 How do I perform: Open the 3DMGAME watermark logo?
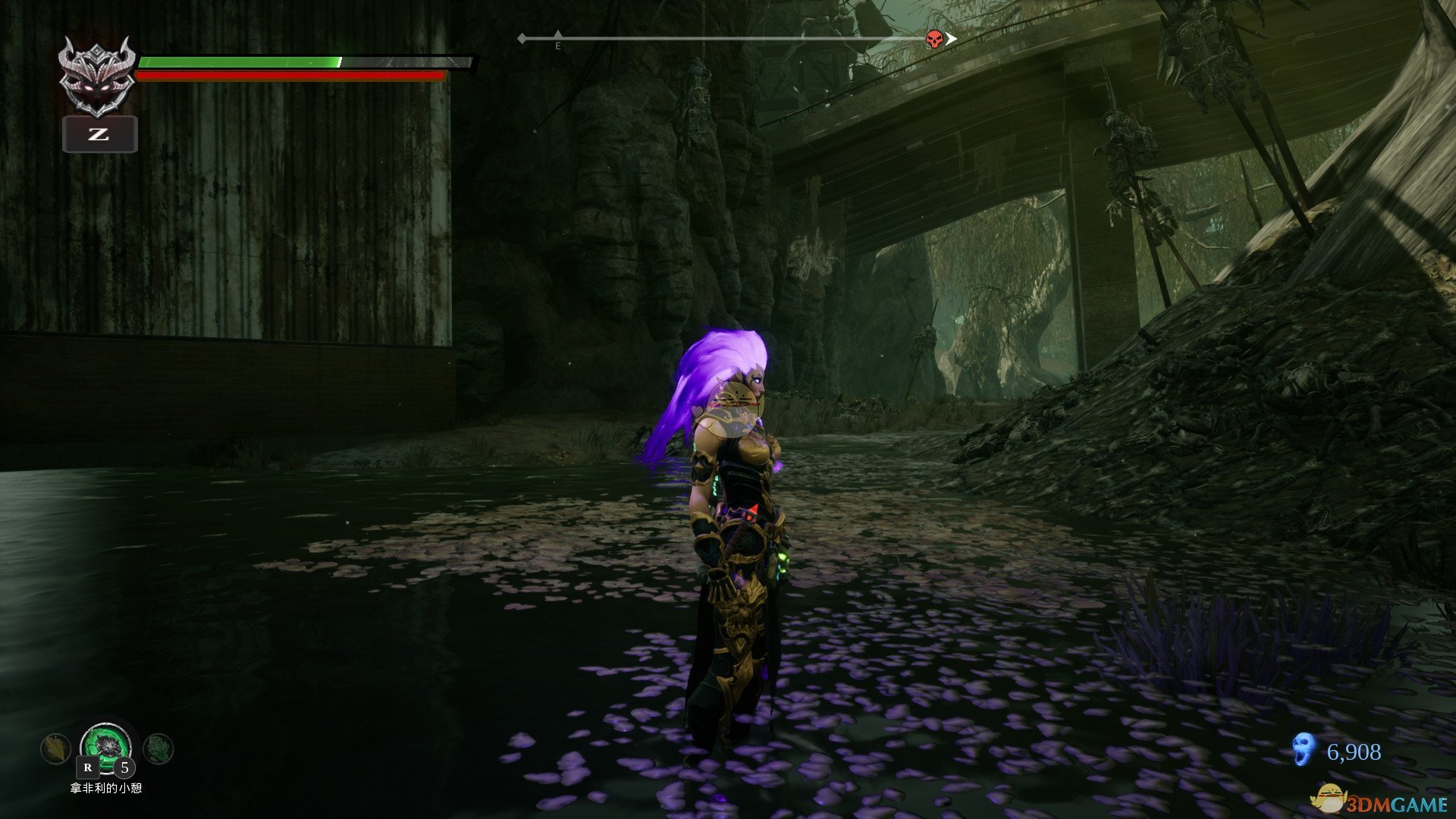click(x=1380, y=800)
